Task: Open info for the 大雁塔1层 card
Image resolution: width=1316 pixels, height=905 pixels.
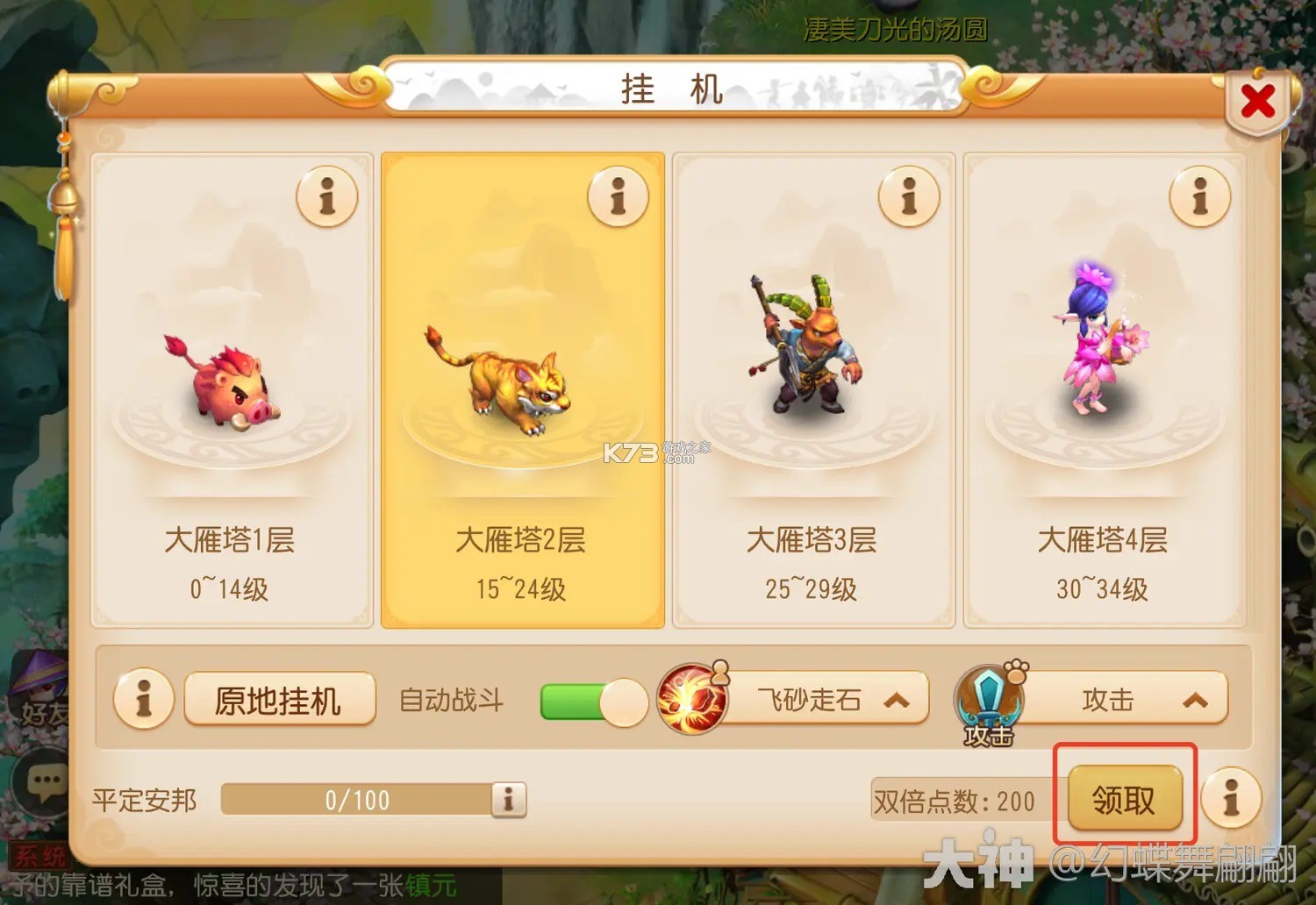Action: (328, 197)
